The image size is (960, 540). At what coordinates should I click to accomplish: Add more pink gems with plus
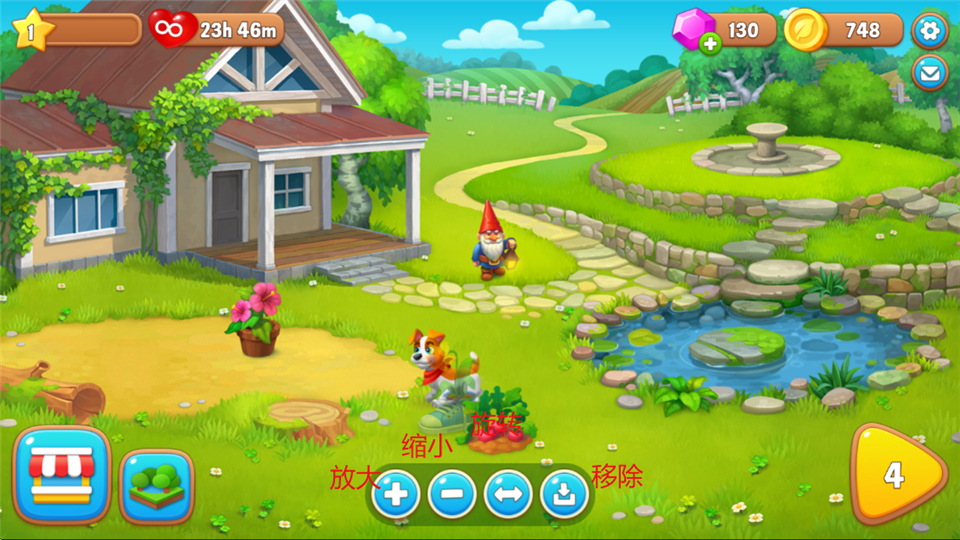710,43
